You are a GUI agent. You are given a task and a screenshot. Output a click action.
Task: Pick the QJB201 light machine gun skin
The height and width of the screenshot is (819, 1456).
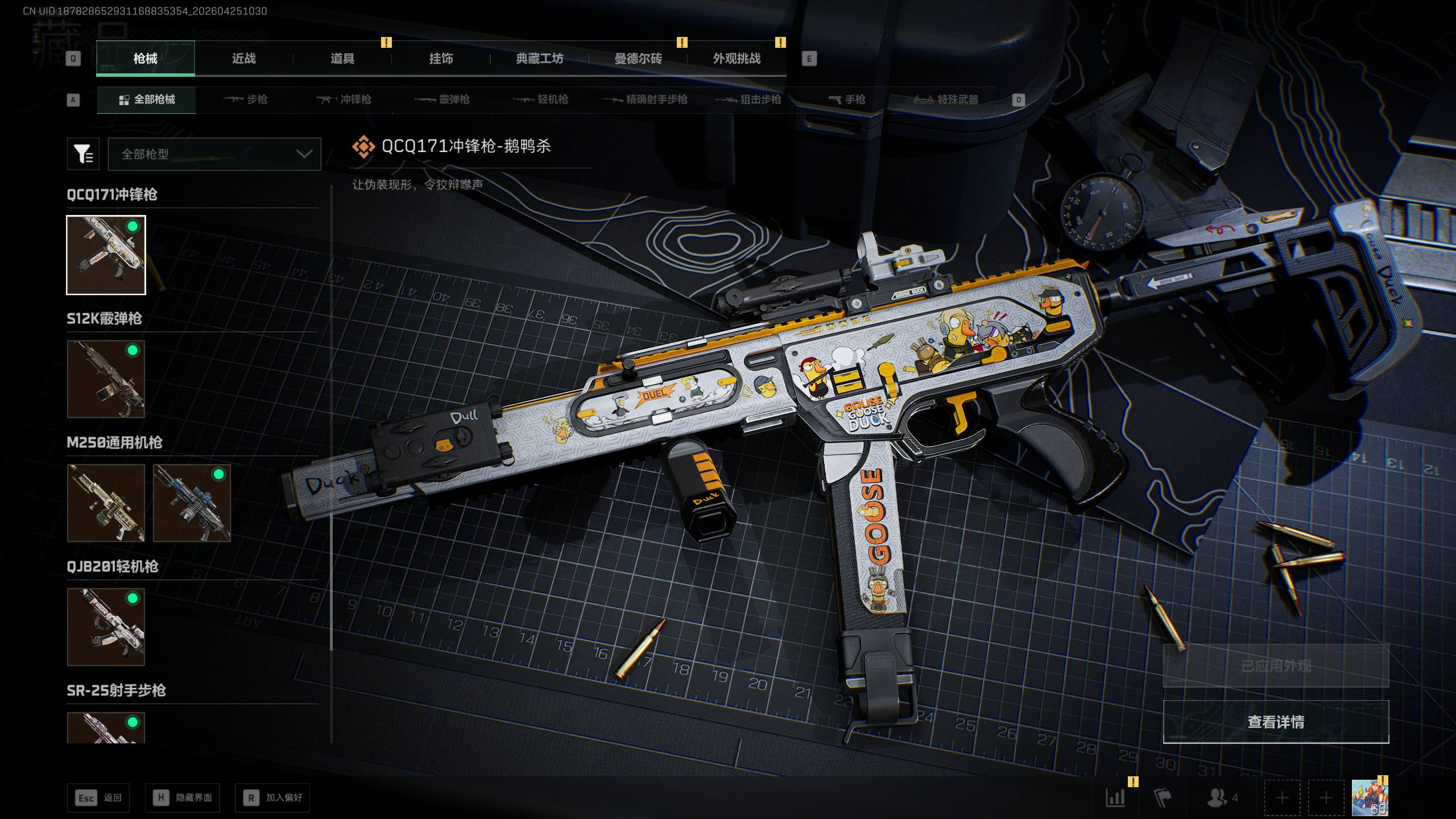(106, 627)
